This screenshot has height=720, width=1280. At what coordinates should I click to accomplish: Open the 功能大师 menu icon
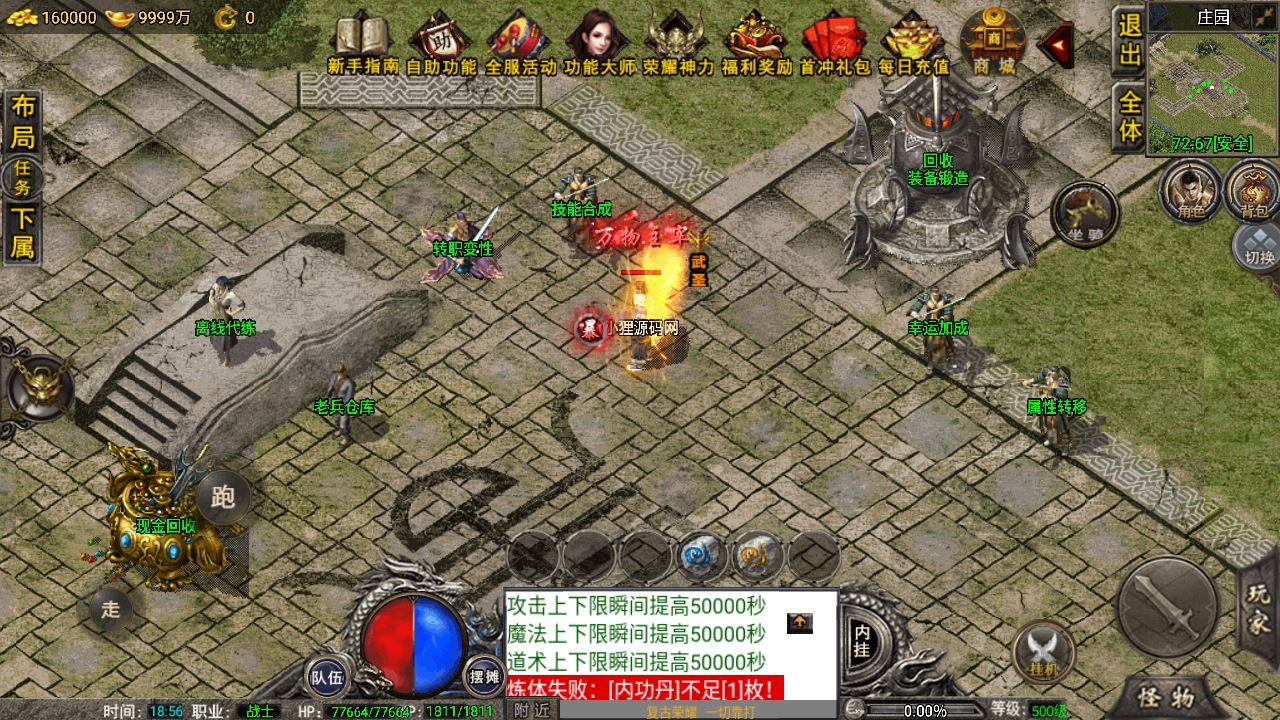[x=599, y=42]
